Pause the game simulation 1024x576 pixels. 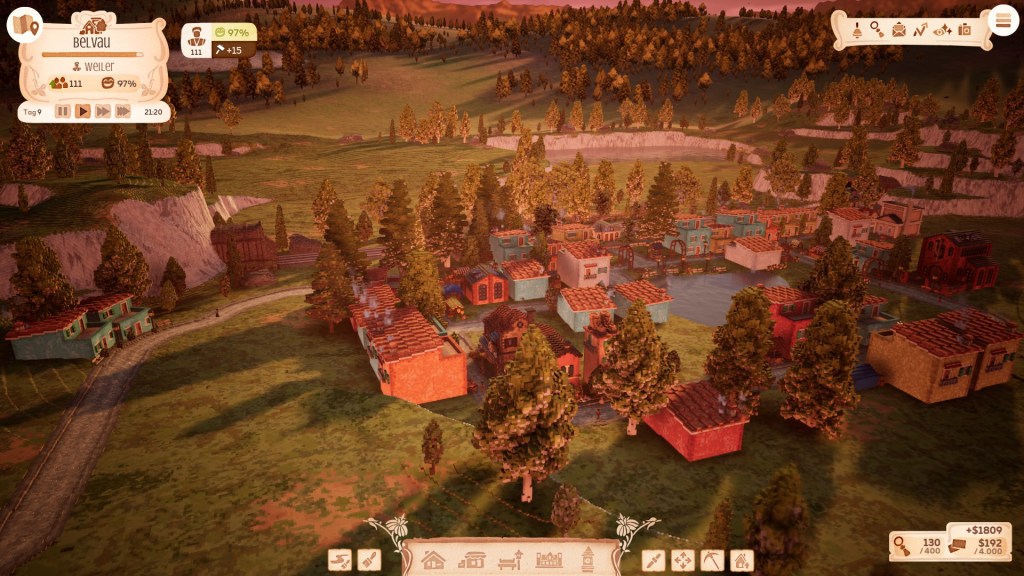(63, 112)
